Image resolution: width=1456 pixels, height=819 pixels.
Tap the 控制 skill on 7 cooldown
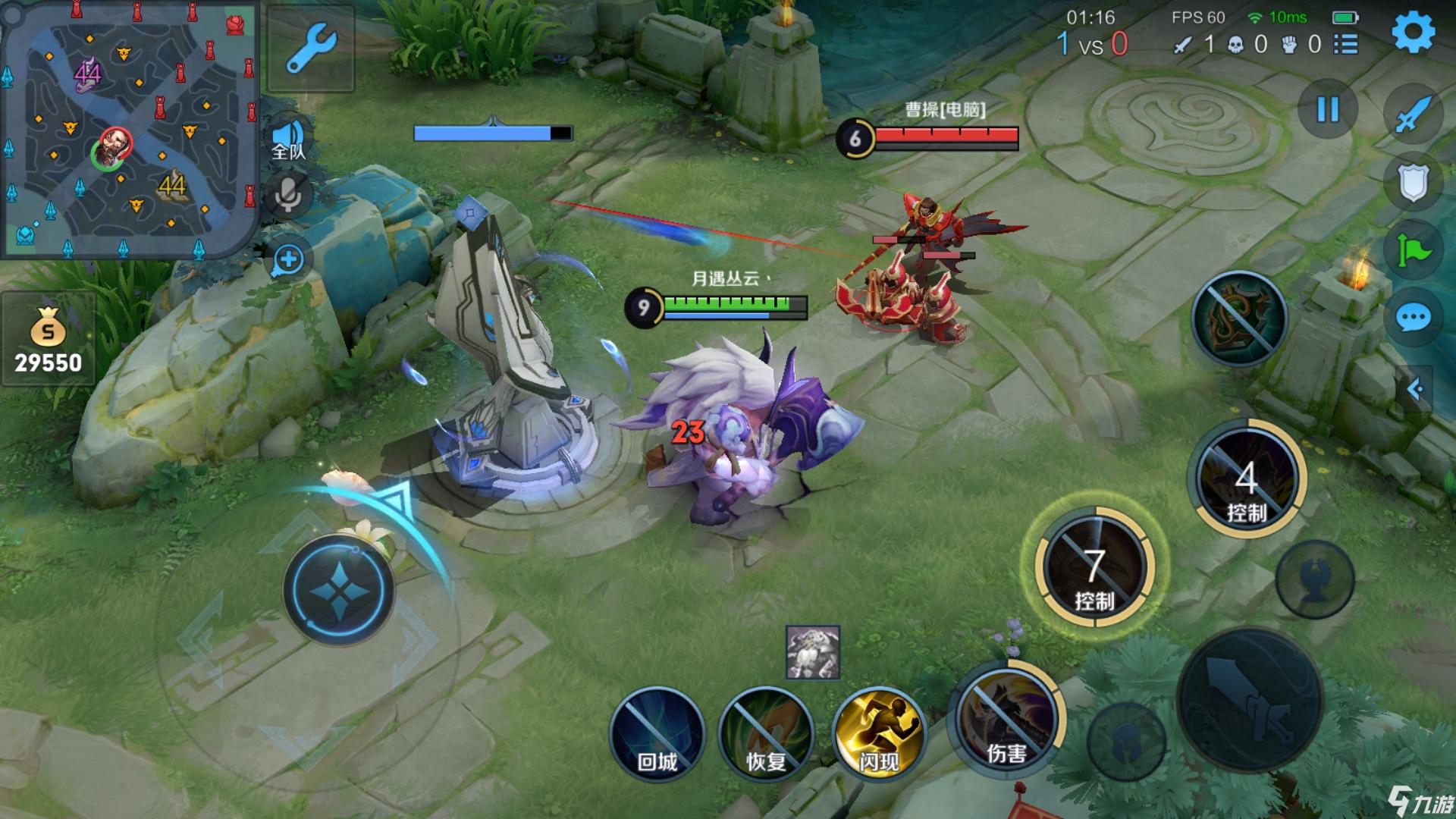click(1094, 567)
